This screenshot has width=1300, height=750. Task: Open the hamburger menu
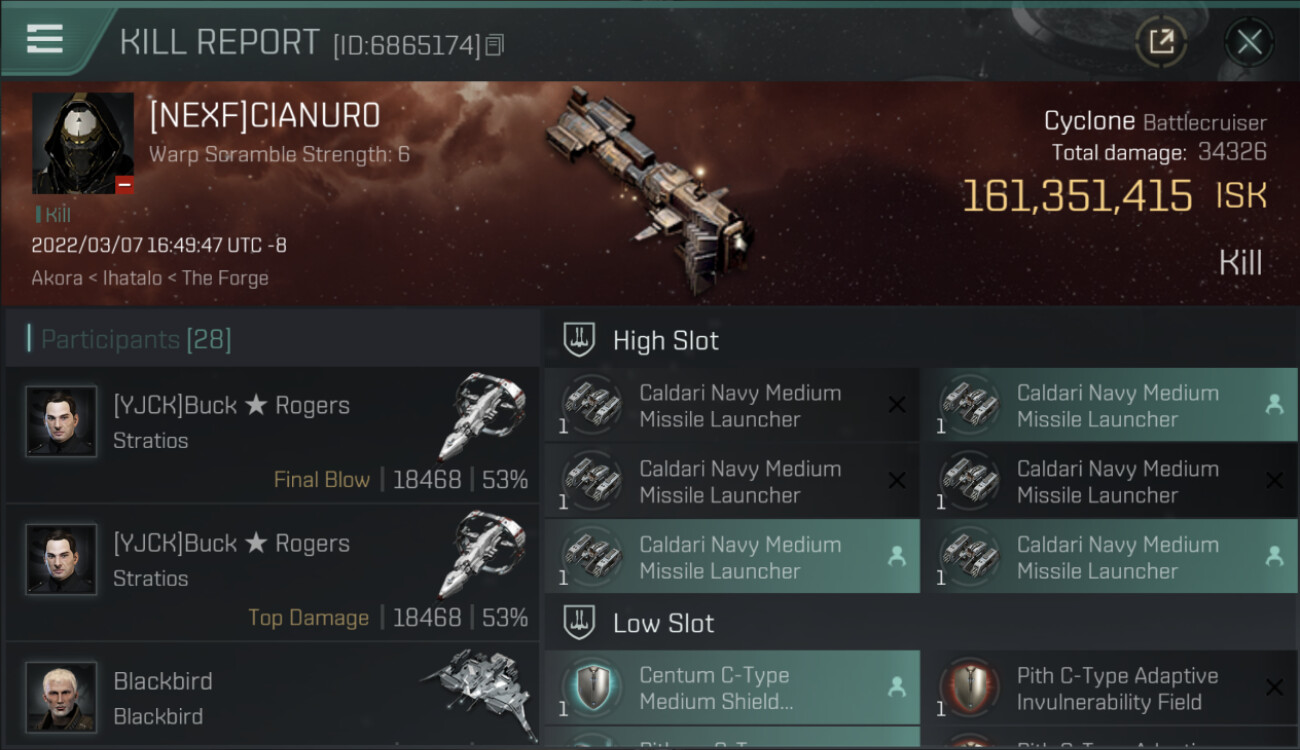45,40
